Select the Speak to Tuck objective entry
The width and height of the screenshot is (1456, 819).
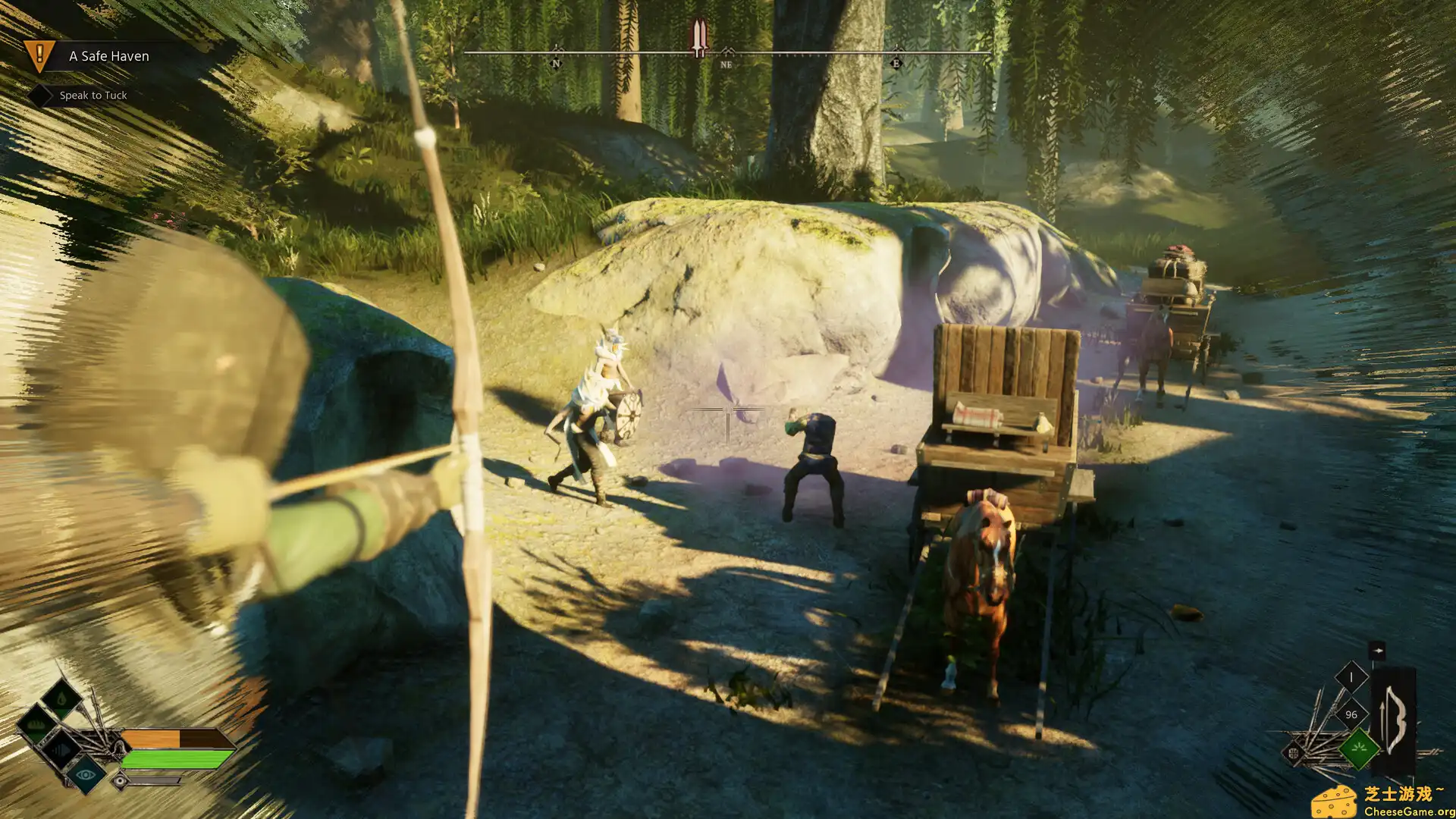click(93, 96)
